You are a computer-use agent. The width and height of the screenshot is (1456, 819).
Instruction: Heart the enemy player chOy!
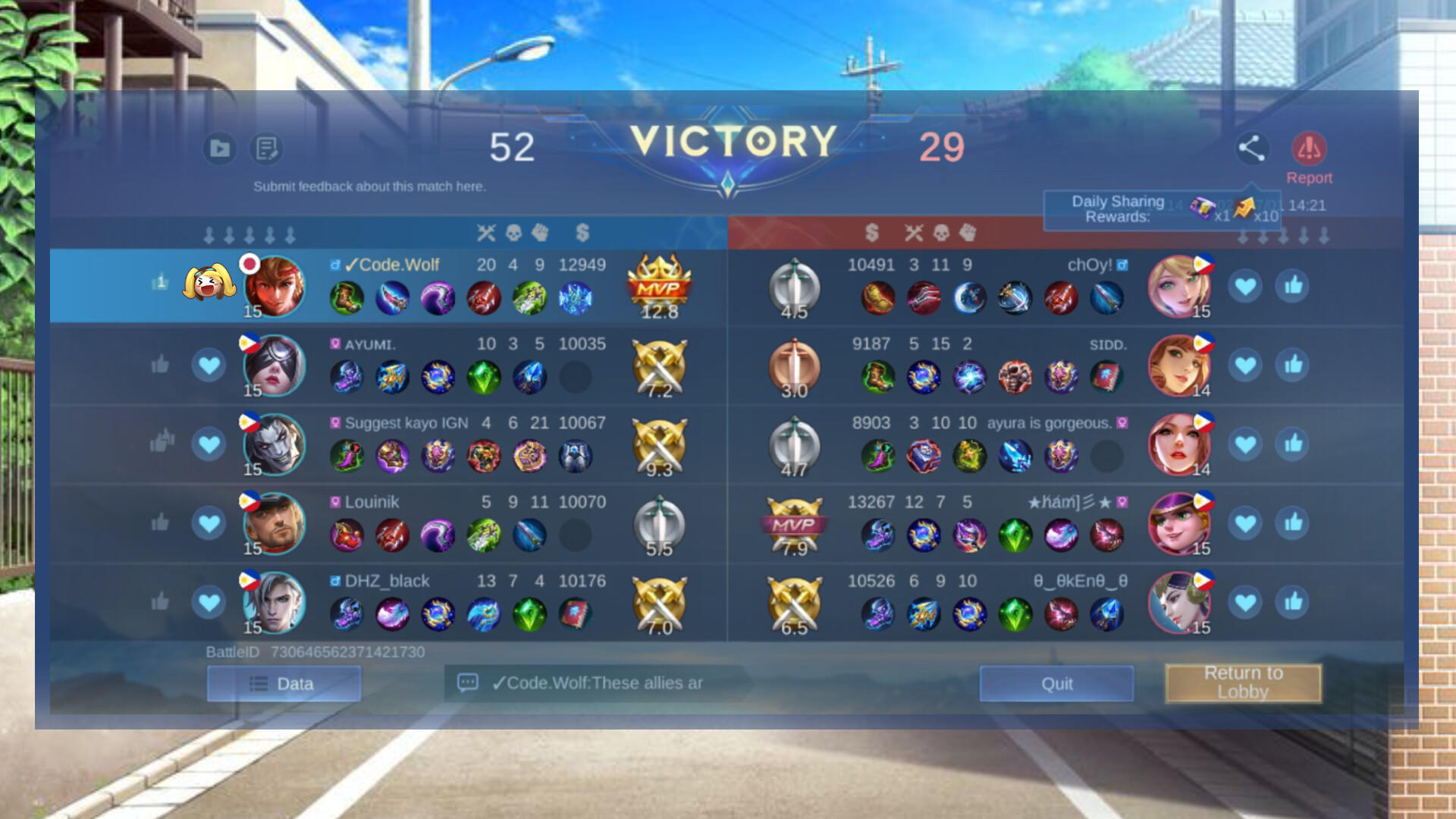[x=1246, y=286]
